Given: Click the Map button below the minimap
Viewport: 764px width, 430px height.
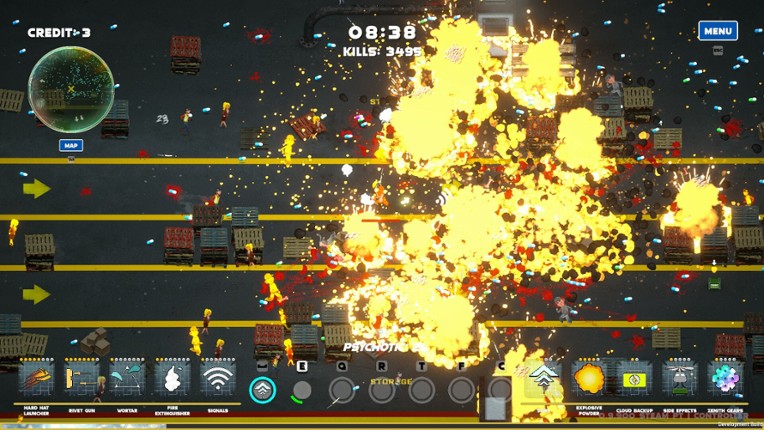Looking at the screenshot, I should point(70,145).
